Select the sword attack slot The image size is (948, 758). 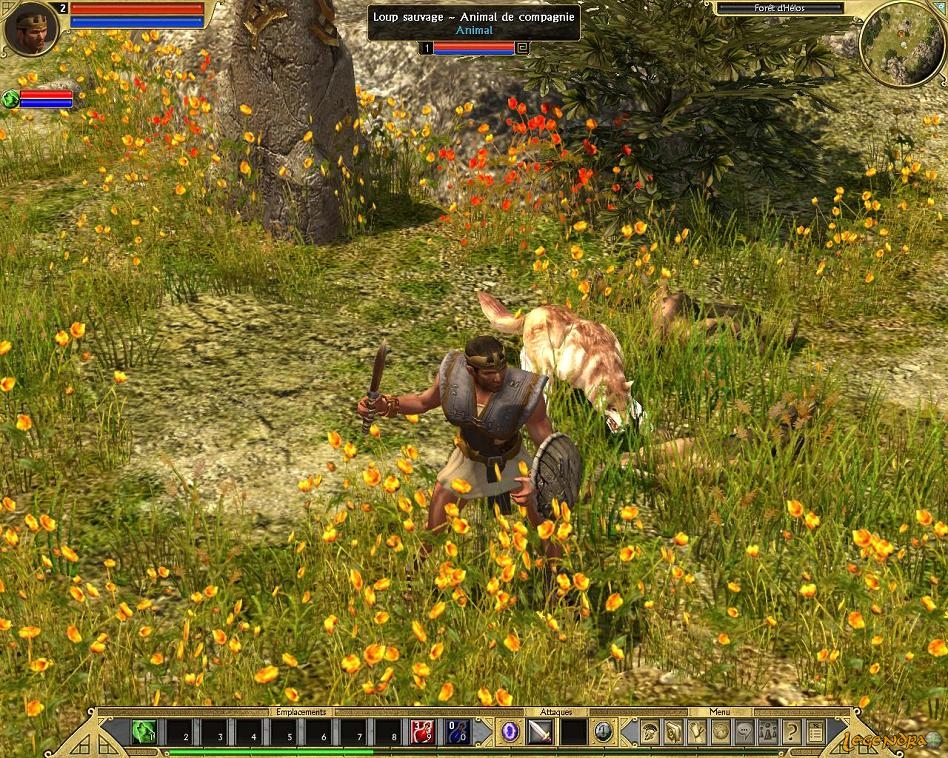pos(541,733)
